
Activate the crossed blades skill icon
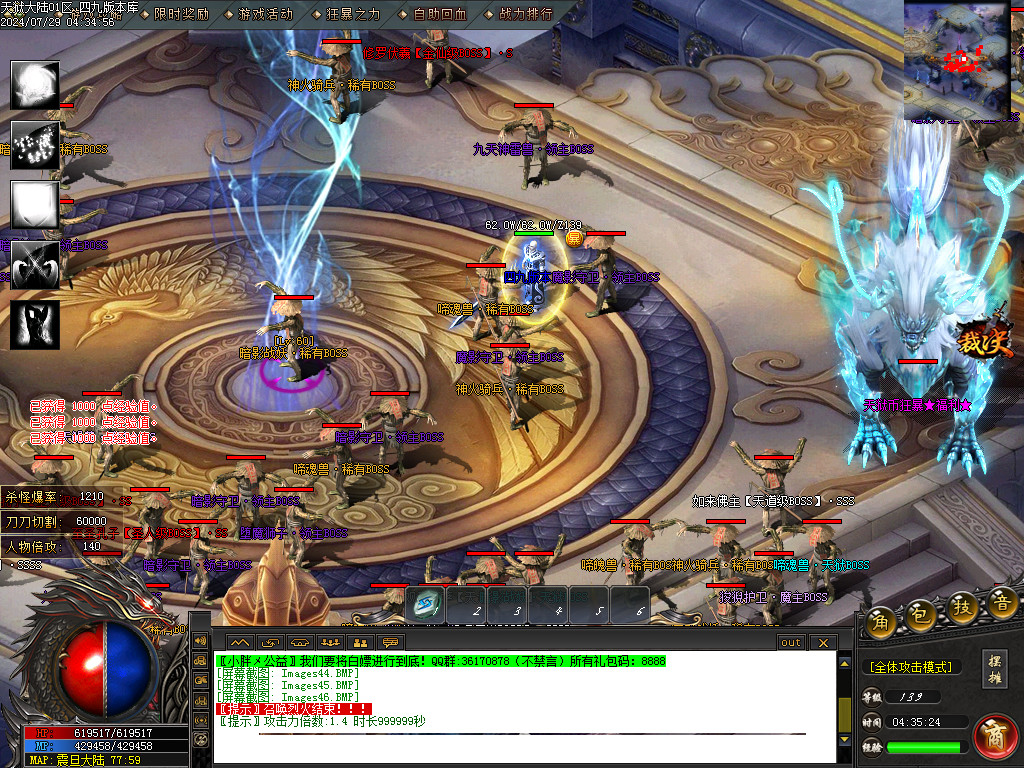tap(35, 266)
